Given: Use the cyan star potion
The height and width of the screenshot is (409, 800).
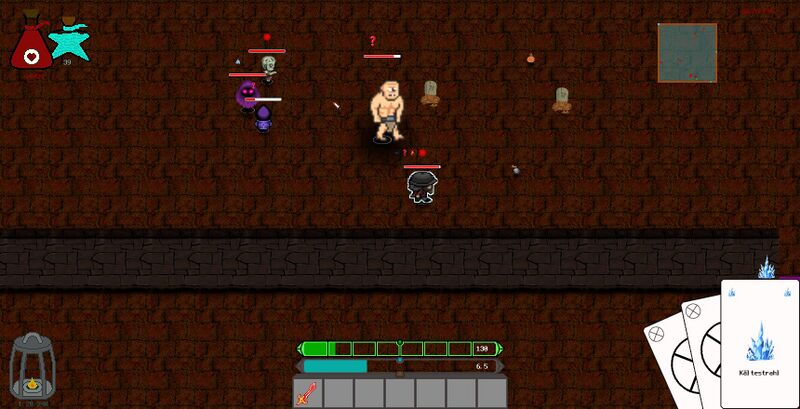Looking at the screenshot, I should [x=68, y=40].
